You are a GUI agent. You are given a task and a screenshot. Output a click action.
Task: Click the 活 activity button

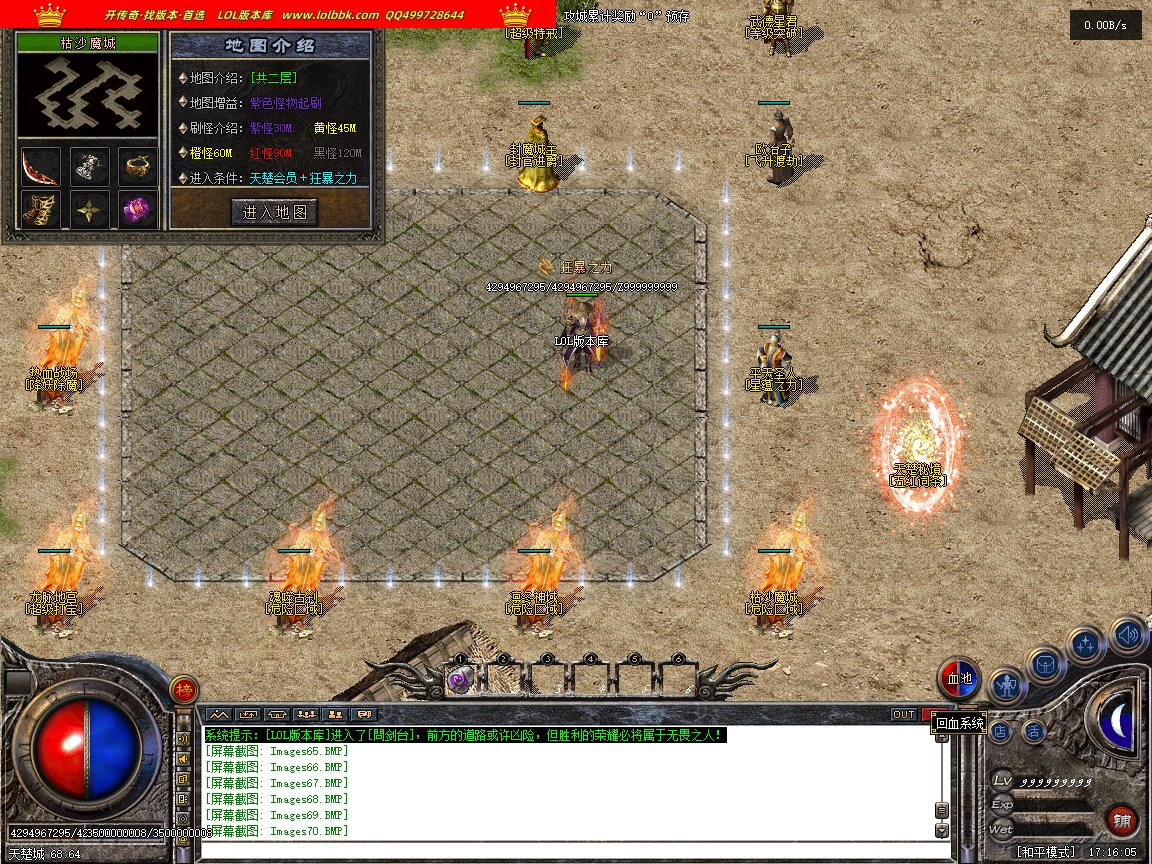(1033, 731)
